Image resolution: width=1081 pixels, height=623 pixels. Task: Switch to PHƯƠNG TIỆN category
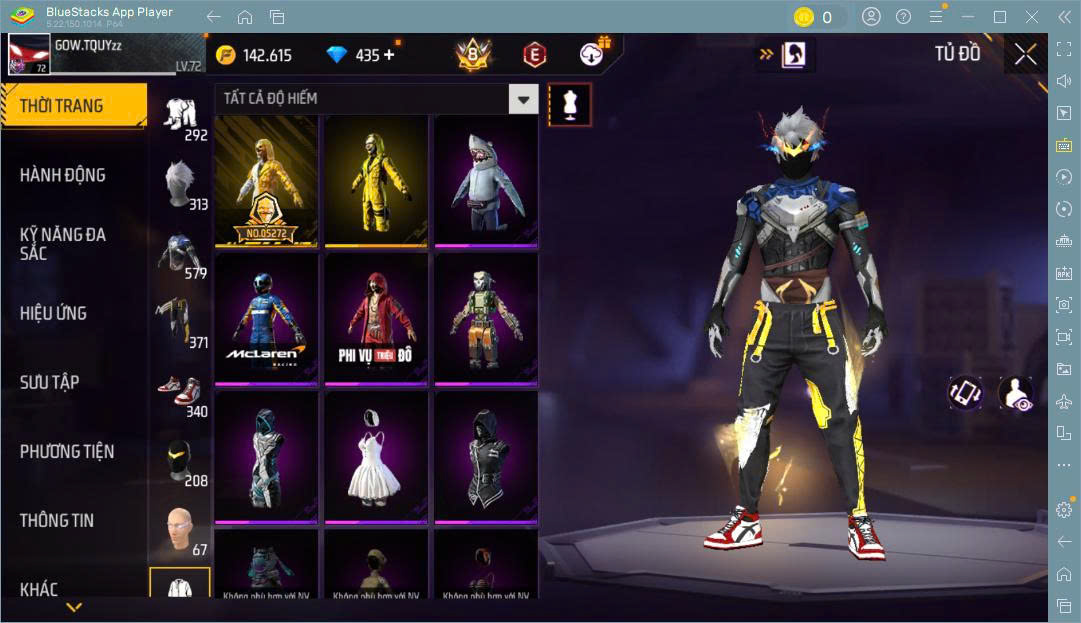click(x=67, y=451)
